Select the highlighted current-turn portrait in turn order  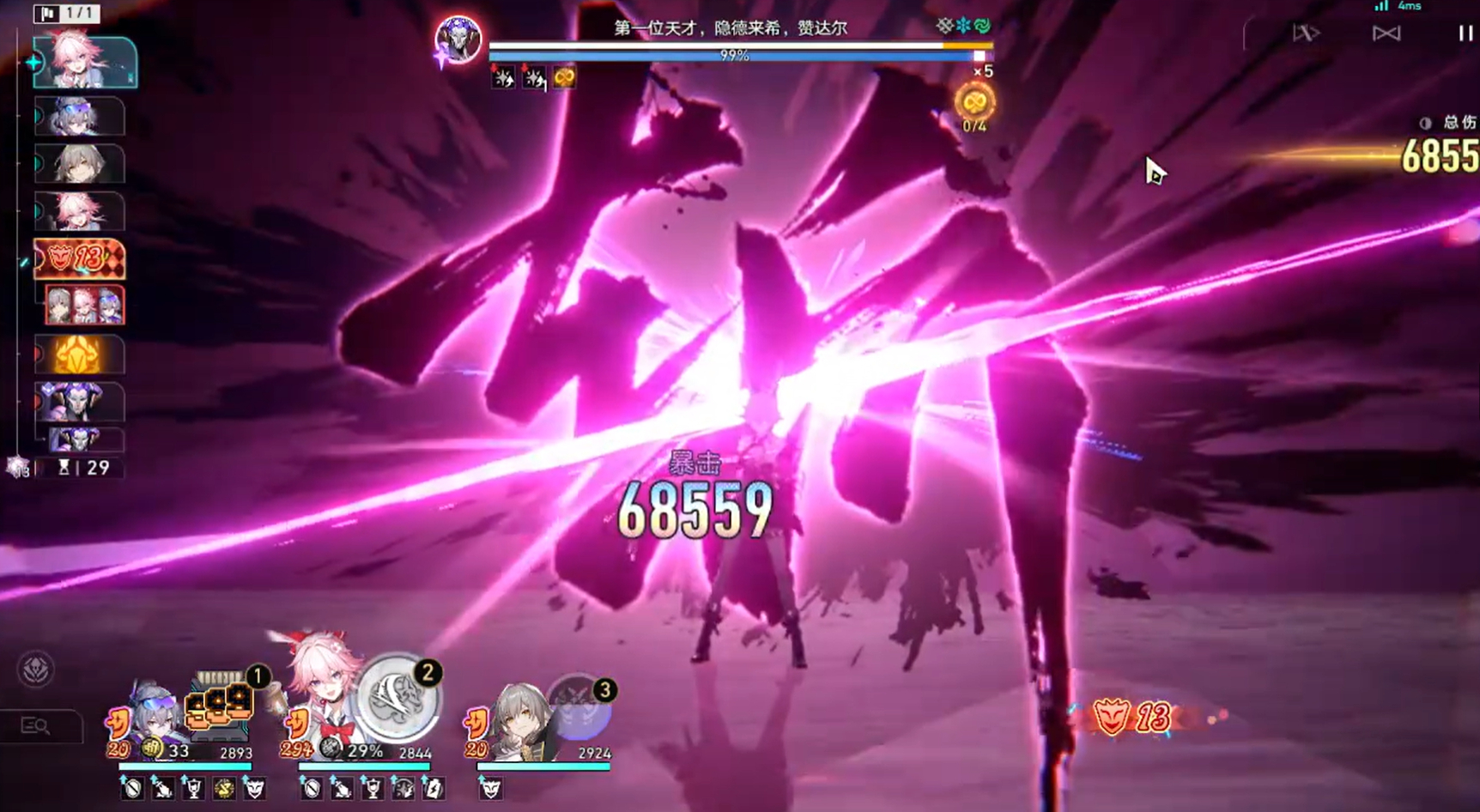(x=84, y=62)
